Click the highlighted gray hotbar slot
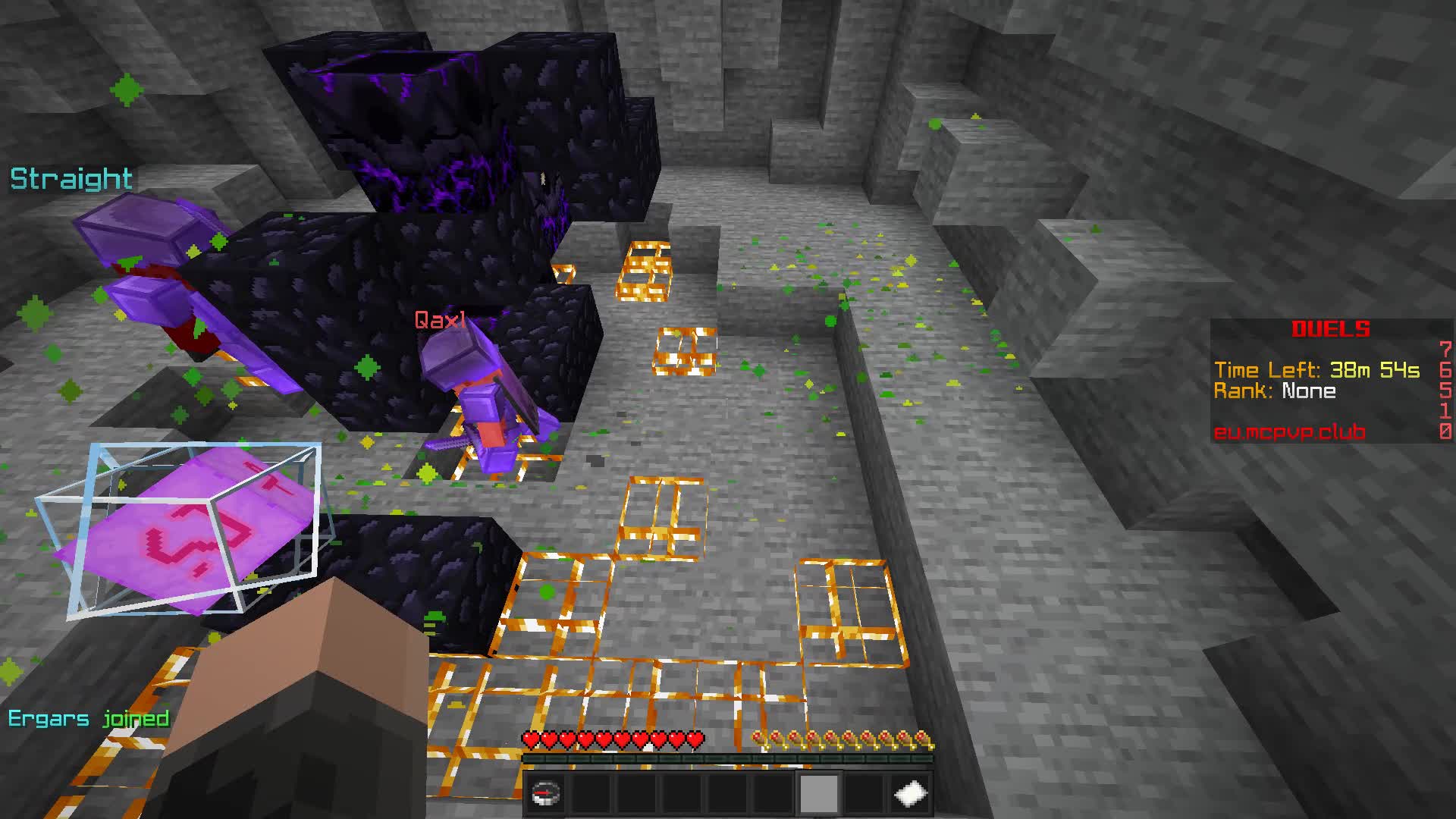 pyautogui.click(x=819, y=794)
